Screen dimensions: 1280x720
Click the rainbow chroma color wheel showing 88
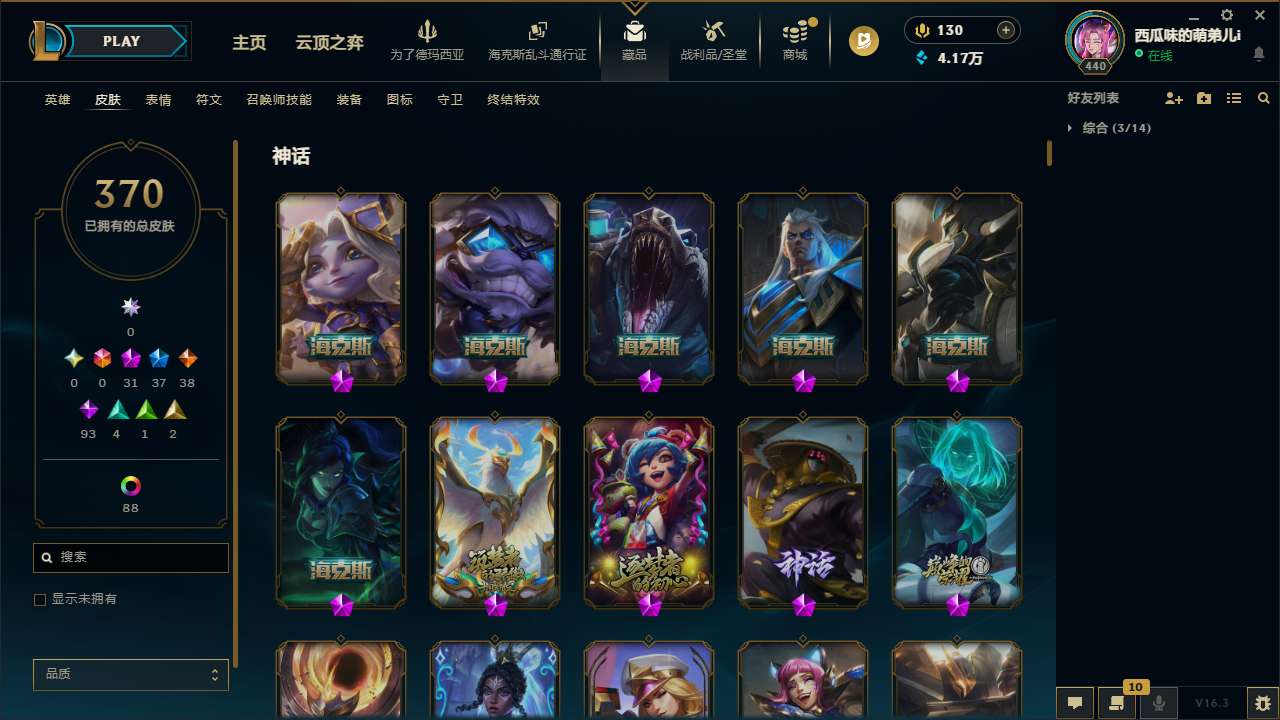(130, 487)
